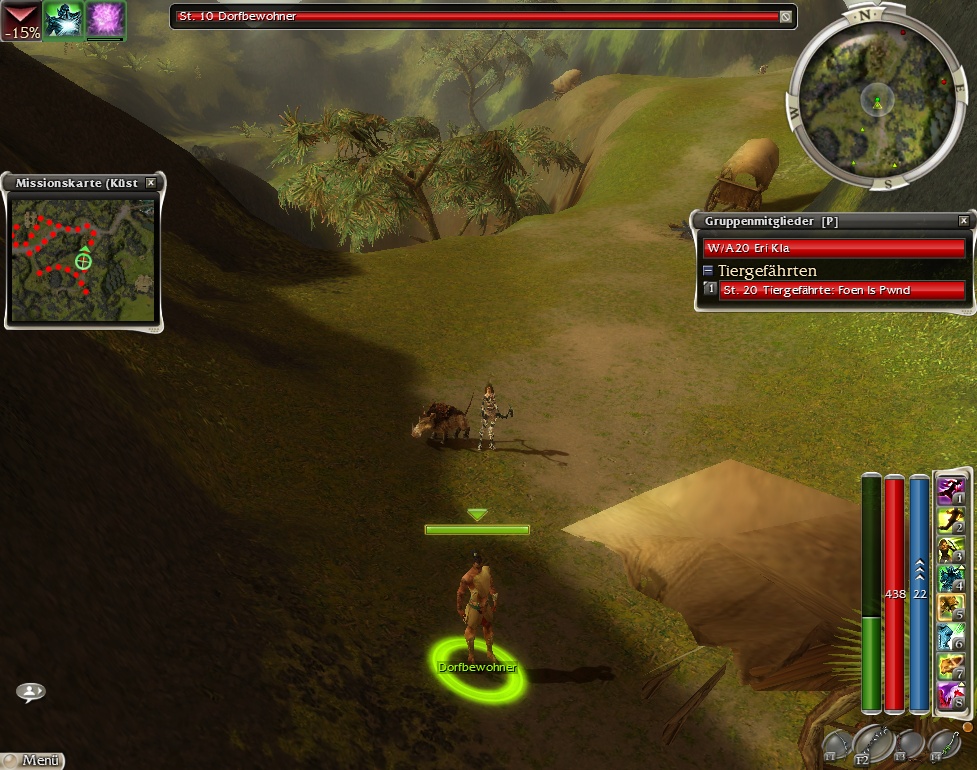Use skill 2 yellow running figure
Screen dimensions: 977x770
point(952,520)
